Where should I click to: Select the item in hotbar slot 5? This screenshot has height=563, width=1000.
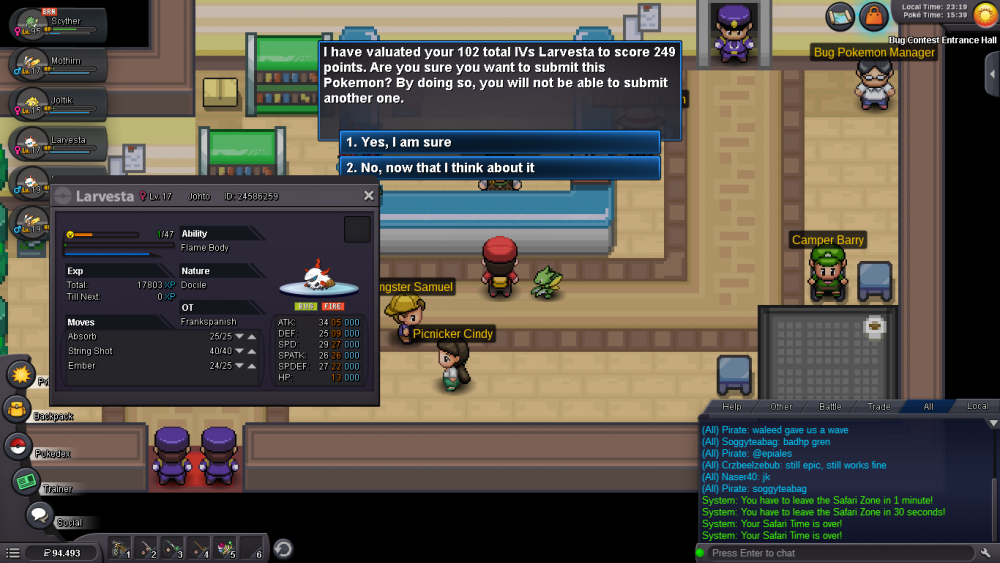click(x=225, y=548)
